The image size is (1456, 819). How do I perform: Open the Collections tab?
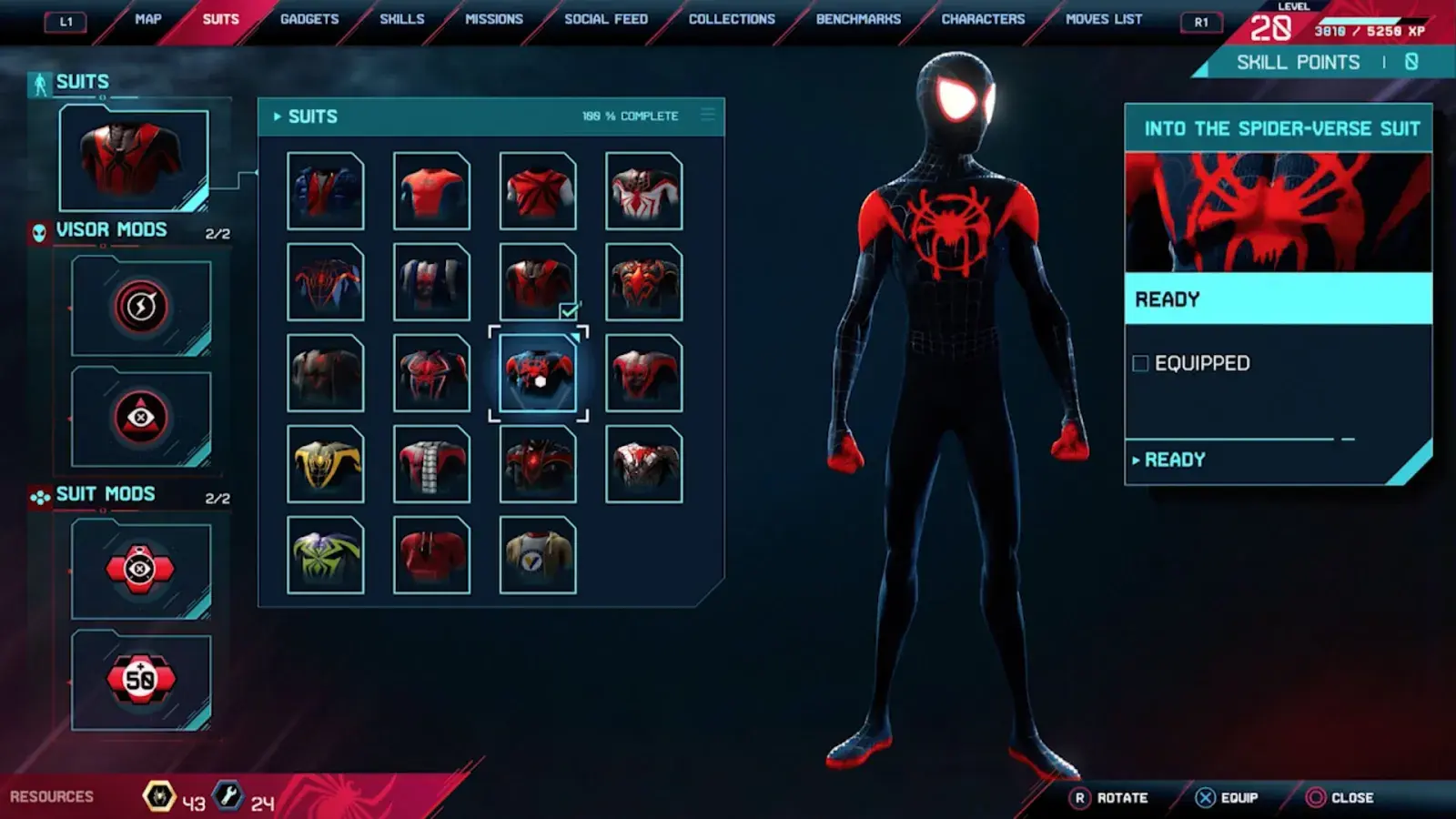(732, 19)
